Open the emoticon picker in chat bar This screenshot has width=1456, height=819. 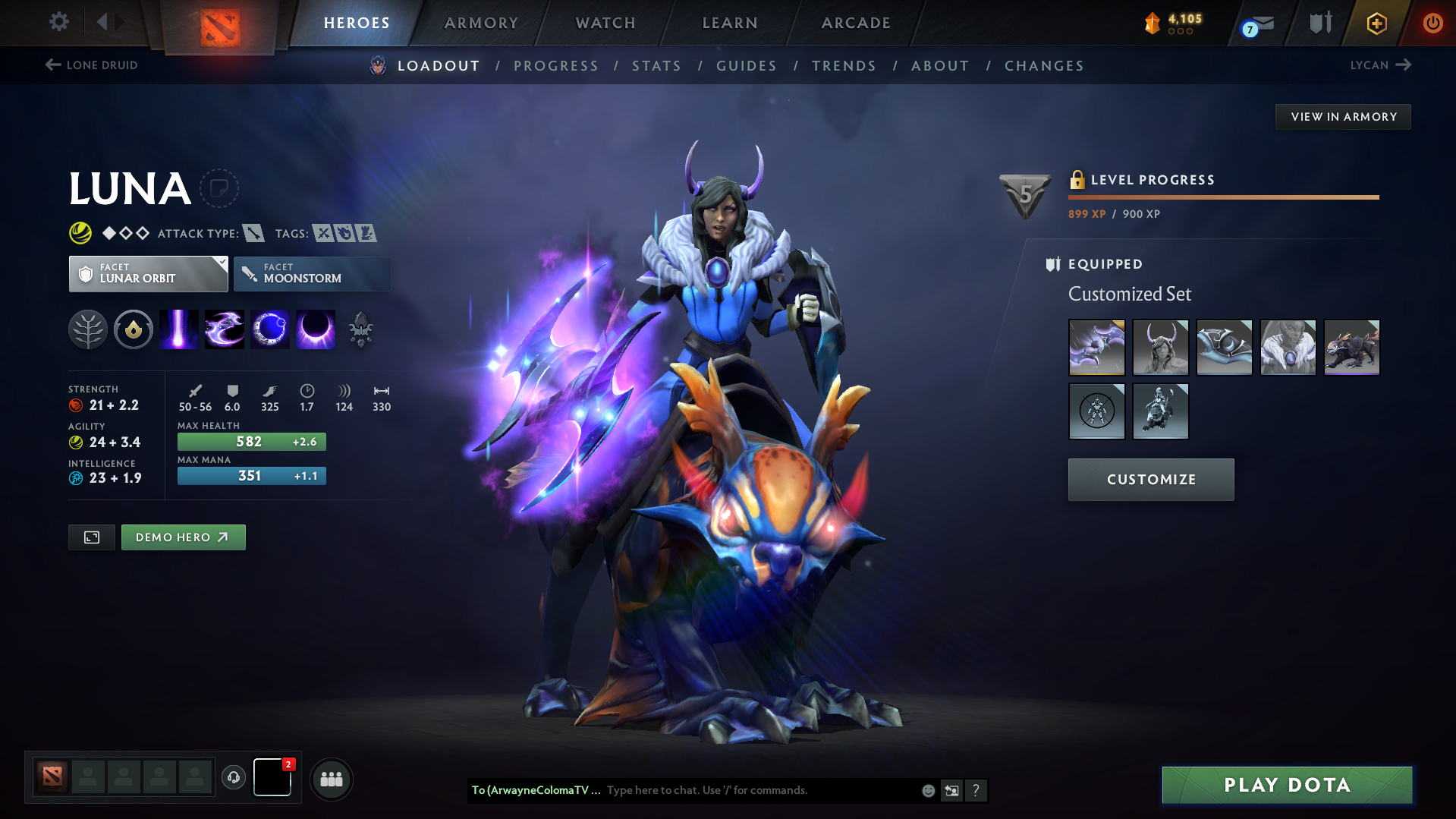[927, 790]
